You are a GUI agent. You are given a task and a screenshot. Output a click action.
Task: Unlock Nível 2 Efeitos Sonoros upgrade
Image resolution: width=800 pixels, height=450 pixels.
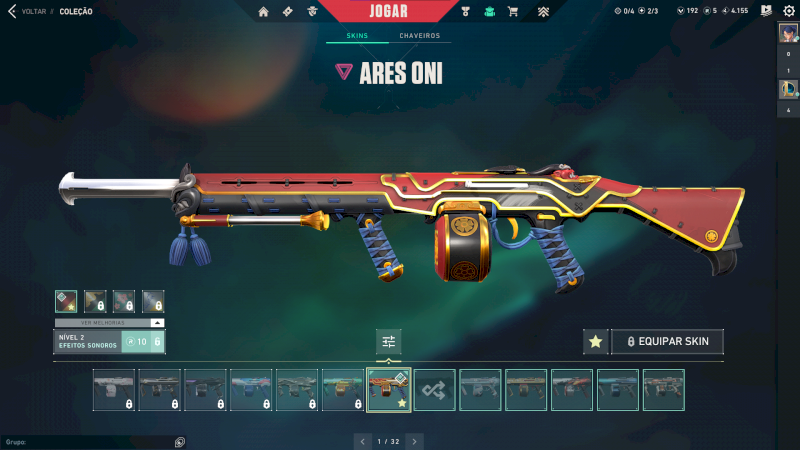pos(143,342)
